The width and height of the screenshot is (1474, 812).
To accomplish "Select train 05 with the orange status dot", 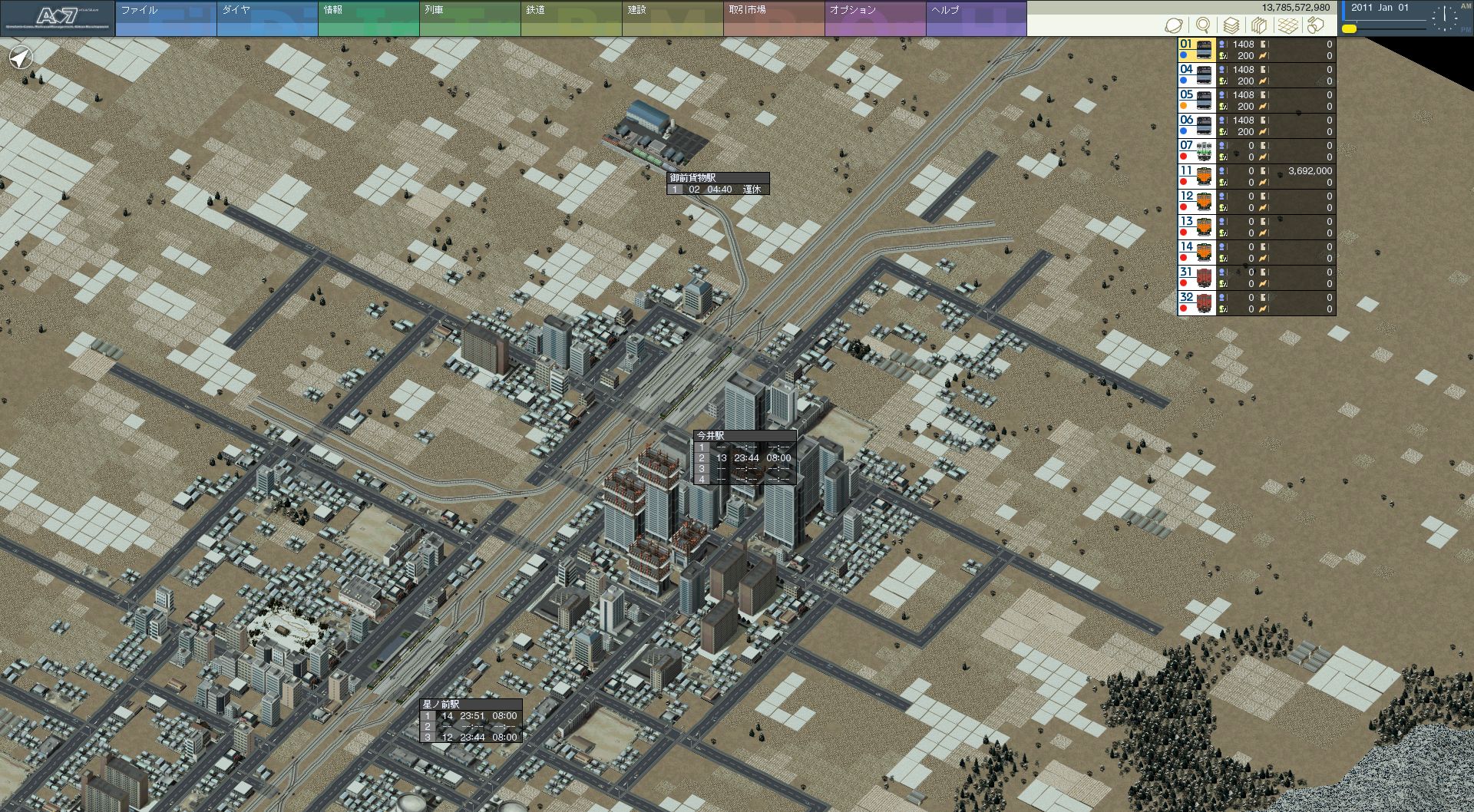I will point(1196,101).
